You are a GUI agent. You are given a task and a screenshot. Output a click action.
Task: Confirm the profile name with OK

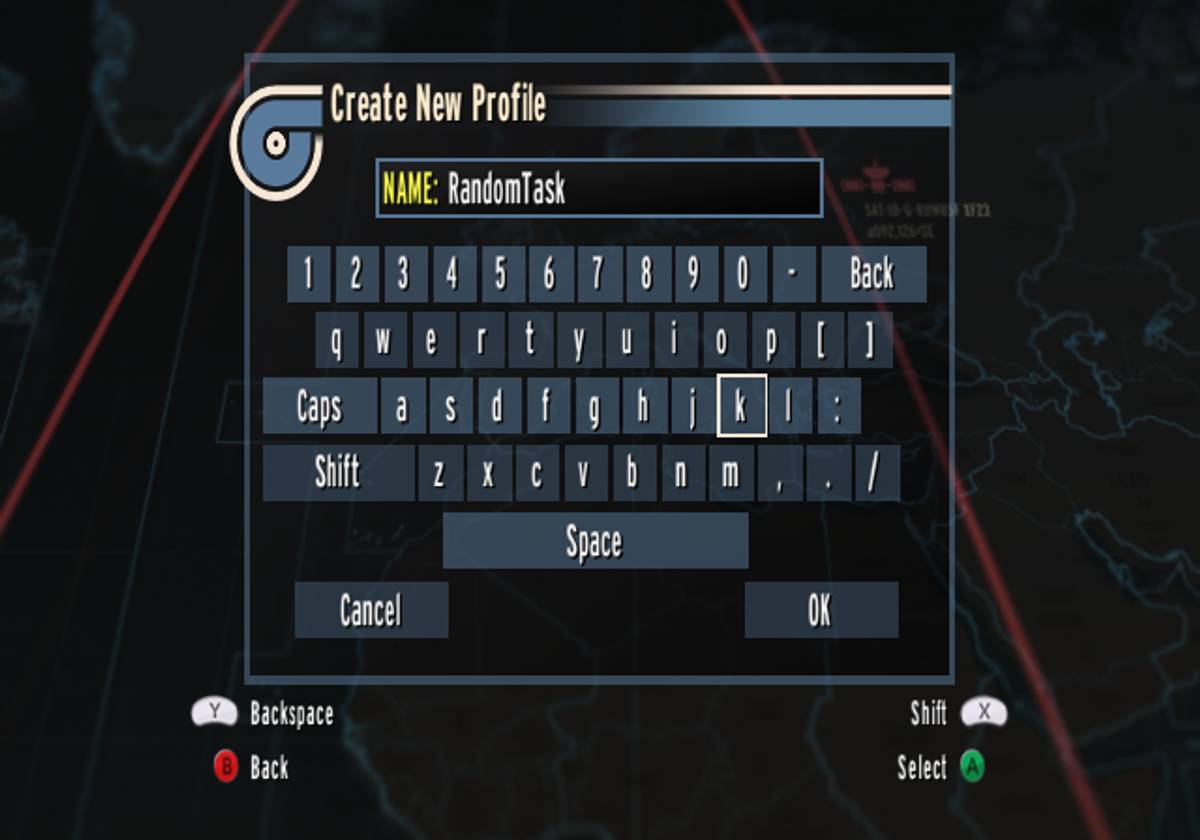[x=821, y=610]
